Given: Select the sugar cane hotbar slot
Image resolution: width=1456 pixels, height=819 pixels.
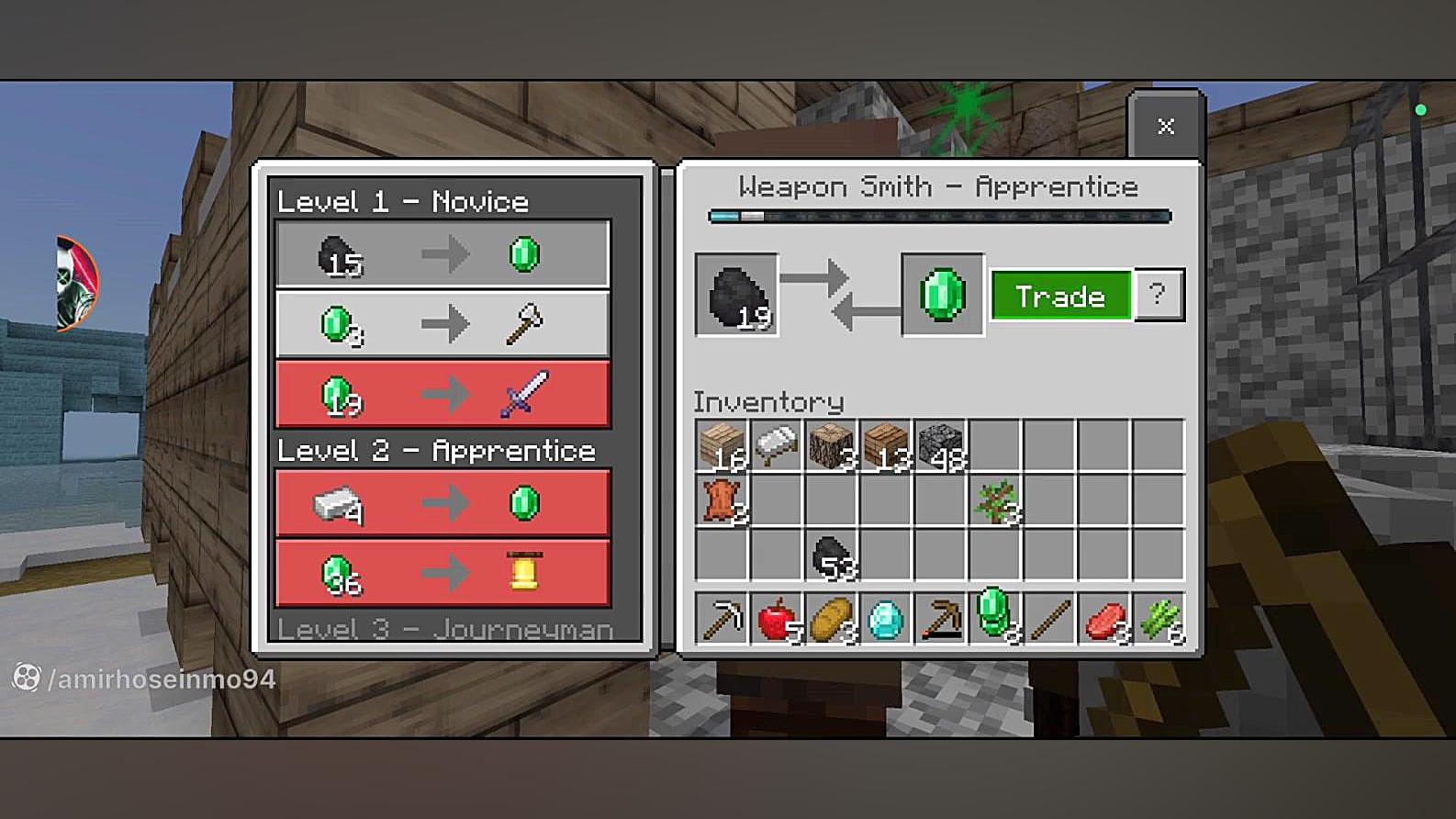Looking at the screenshot, I should pyautogui.click(x=1159, y=620).
